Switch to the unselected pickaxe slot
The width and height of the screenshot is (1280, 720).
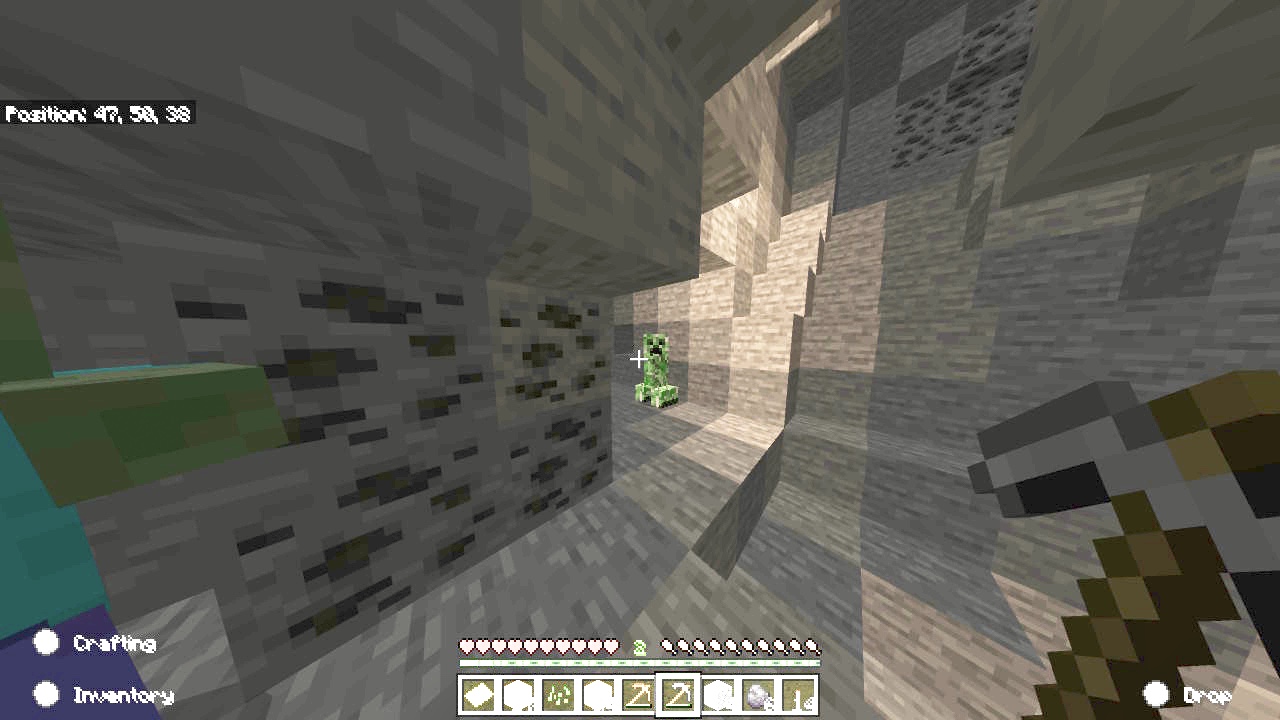click(x=638, y=695)
